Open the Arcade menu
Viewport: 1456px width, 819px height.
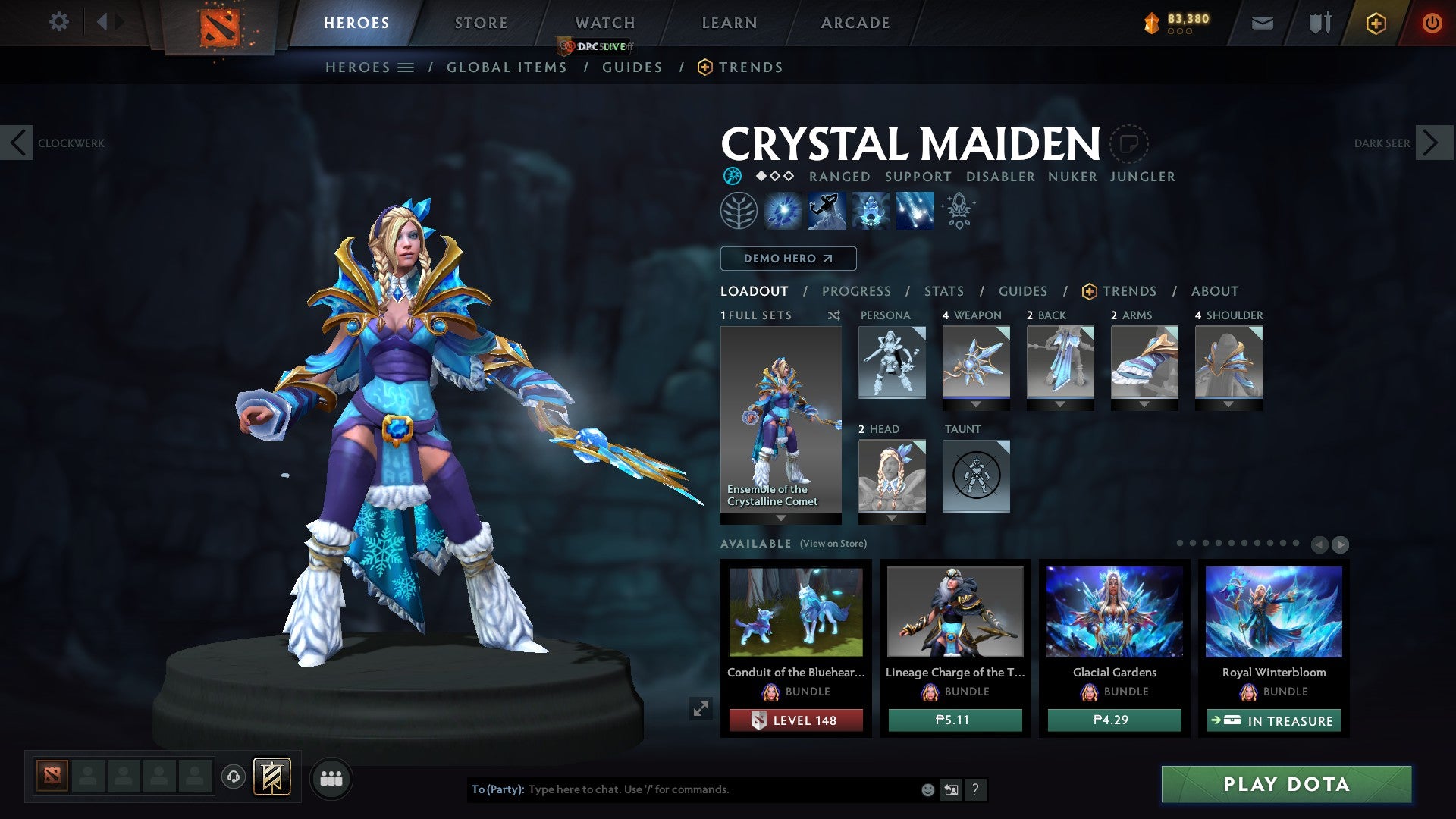coord(855,23)
